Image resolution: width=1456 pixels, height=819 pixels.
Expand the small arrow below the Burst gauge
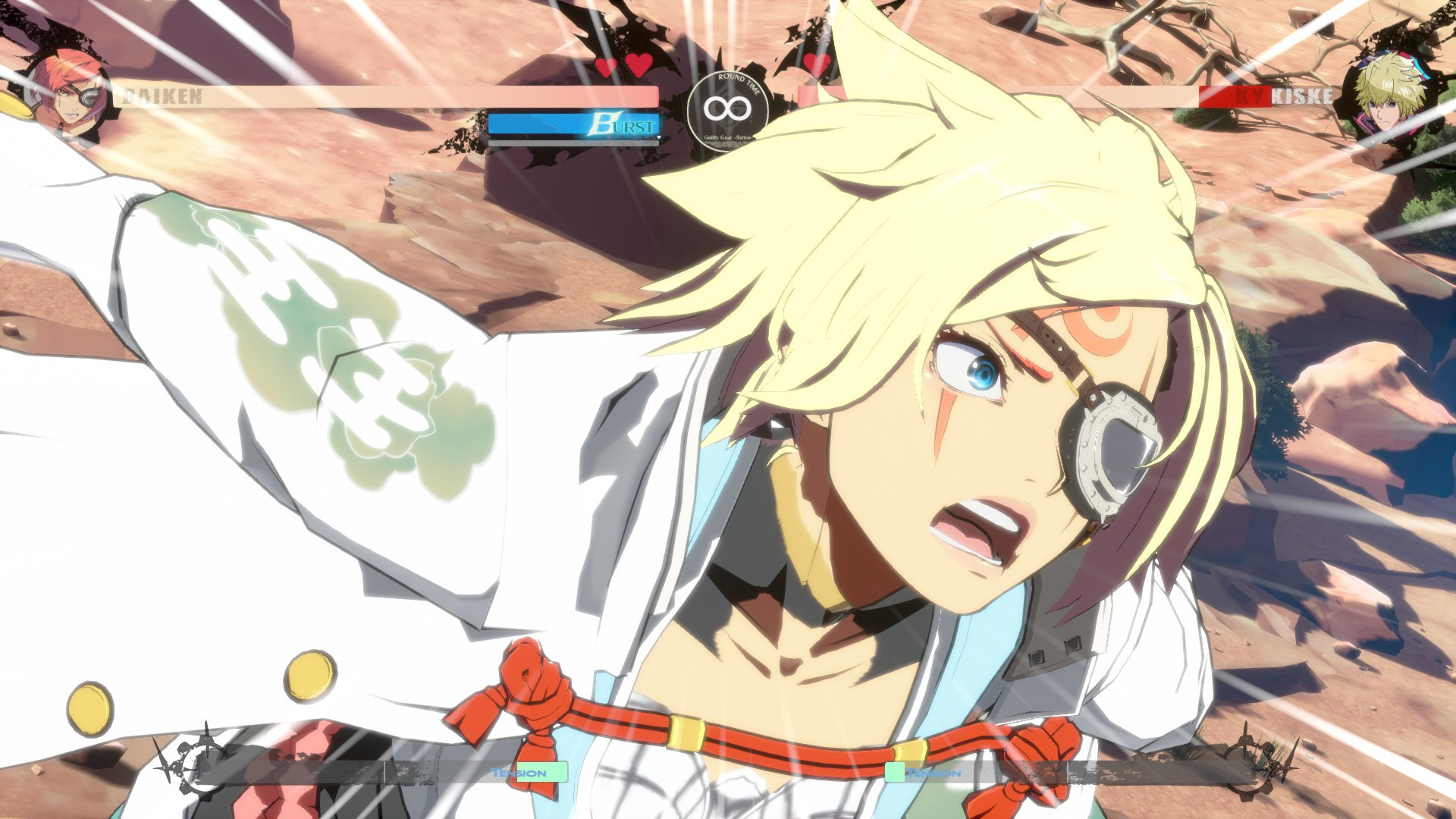point(659,139)
